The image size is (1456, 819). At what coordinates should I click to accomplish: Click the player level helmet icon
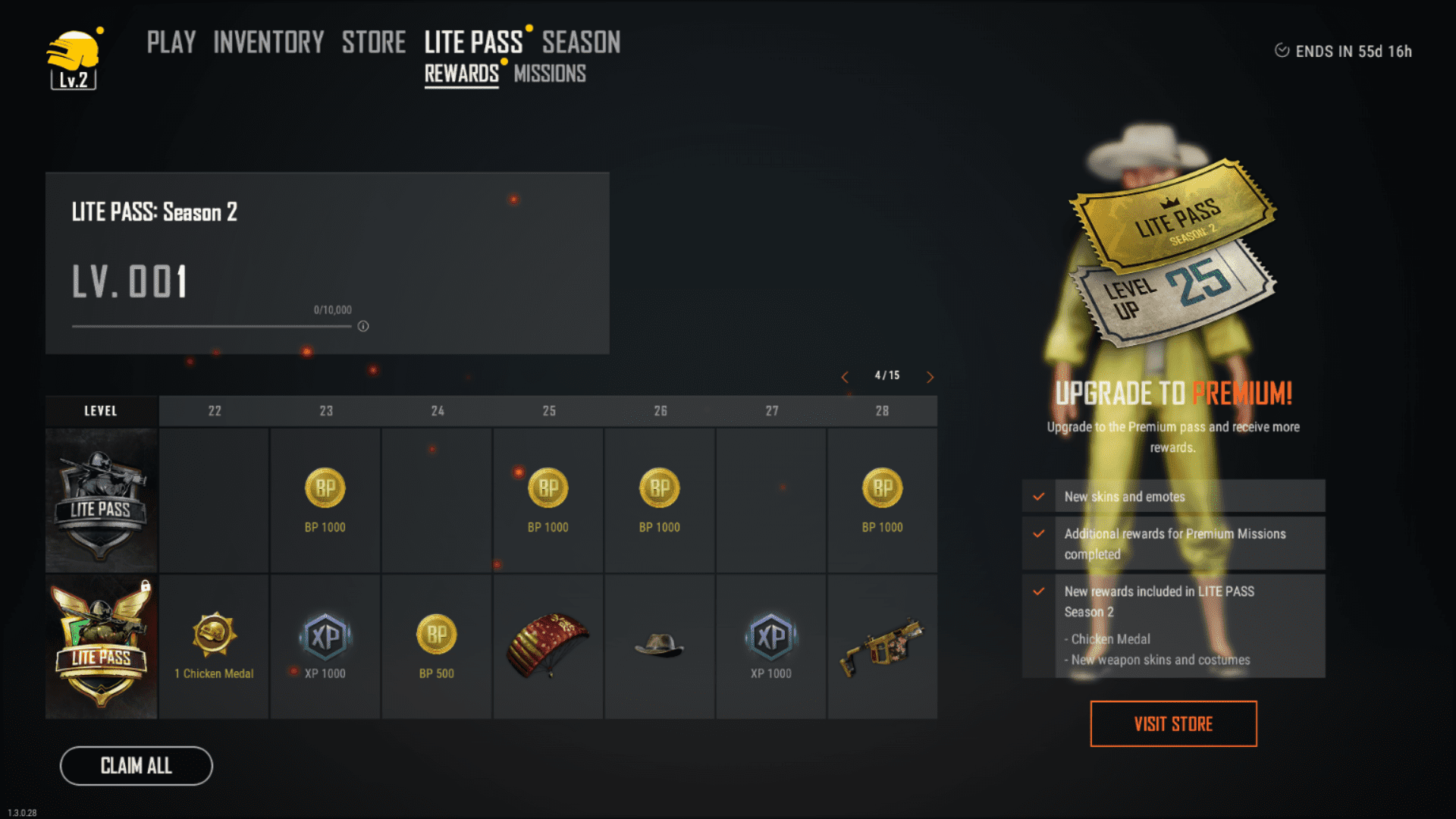click(74, 61)
